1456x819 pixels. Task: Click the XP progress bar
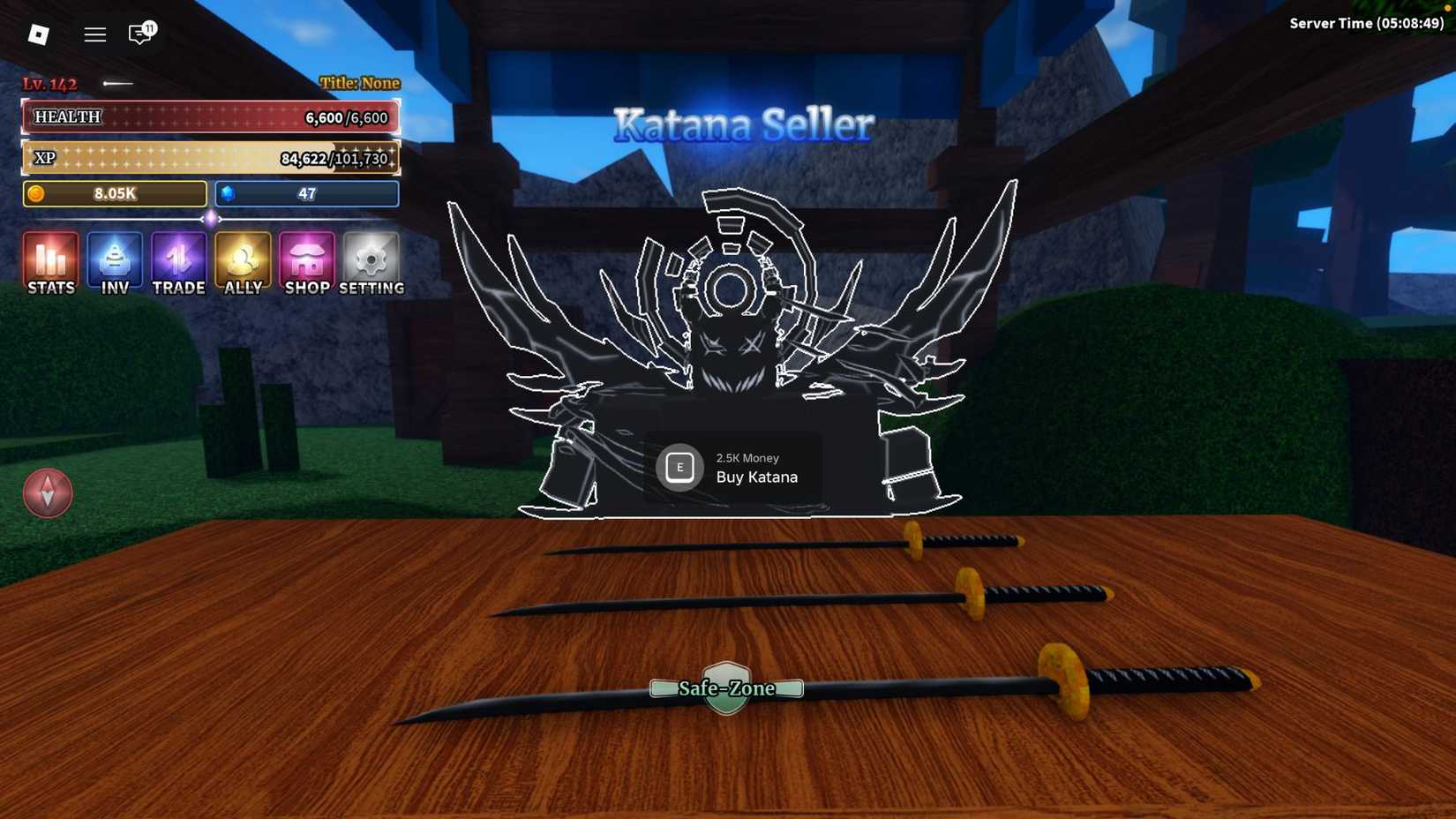[210, 157]
